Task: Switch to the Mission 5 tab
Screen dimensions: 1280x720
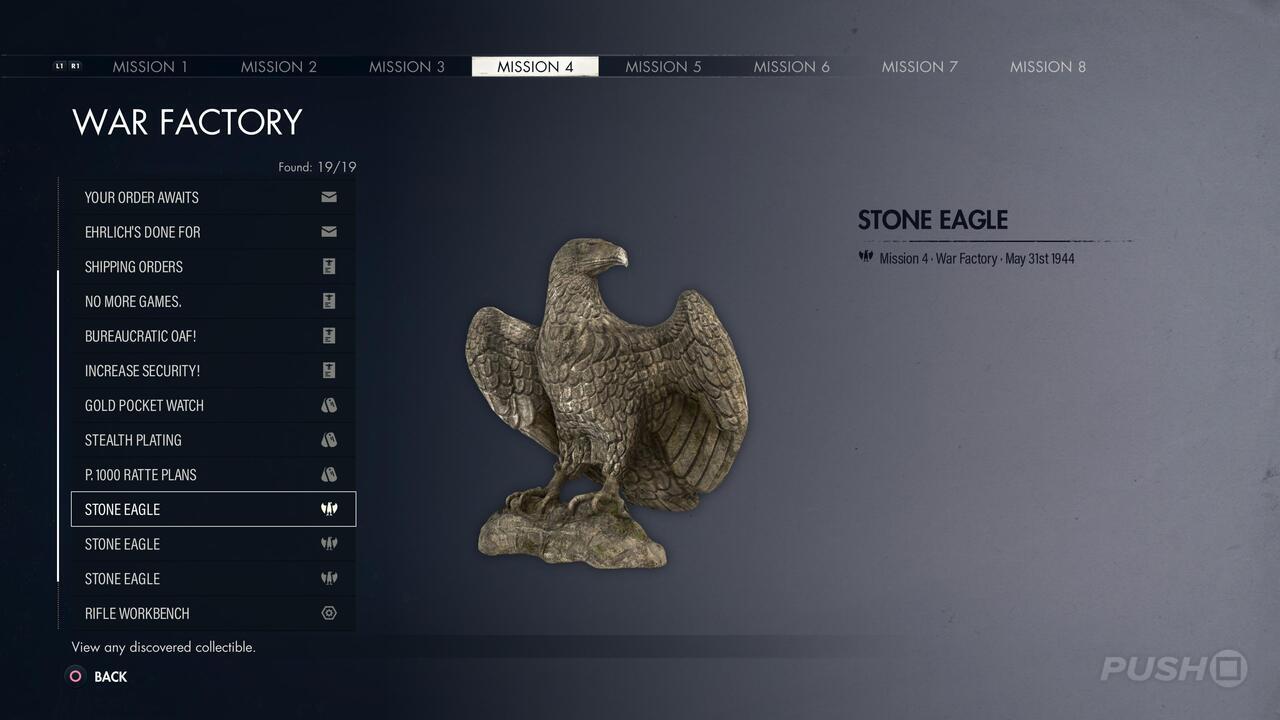Action: click(x=663, y=66)
